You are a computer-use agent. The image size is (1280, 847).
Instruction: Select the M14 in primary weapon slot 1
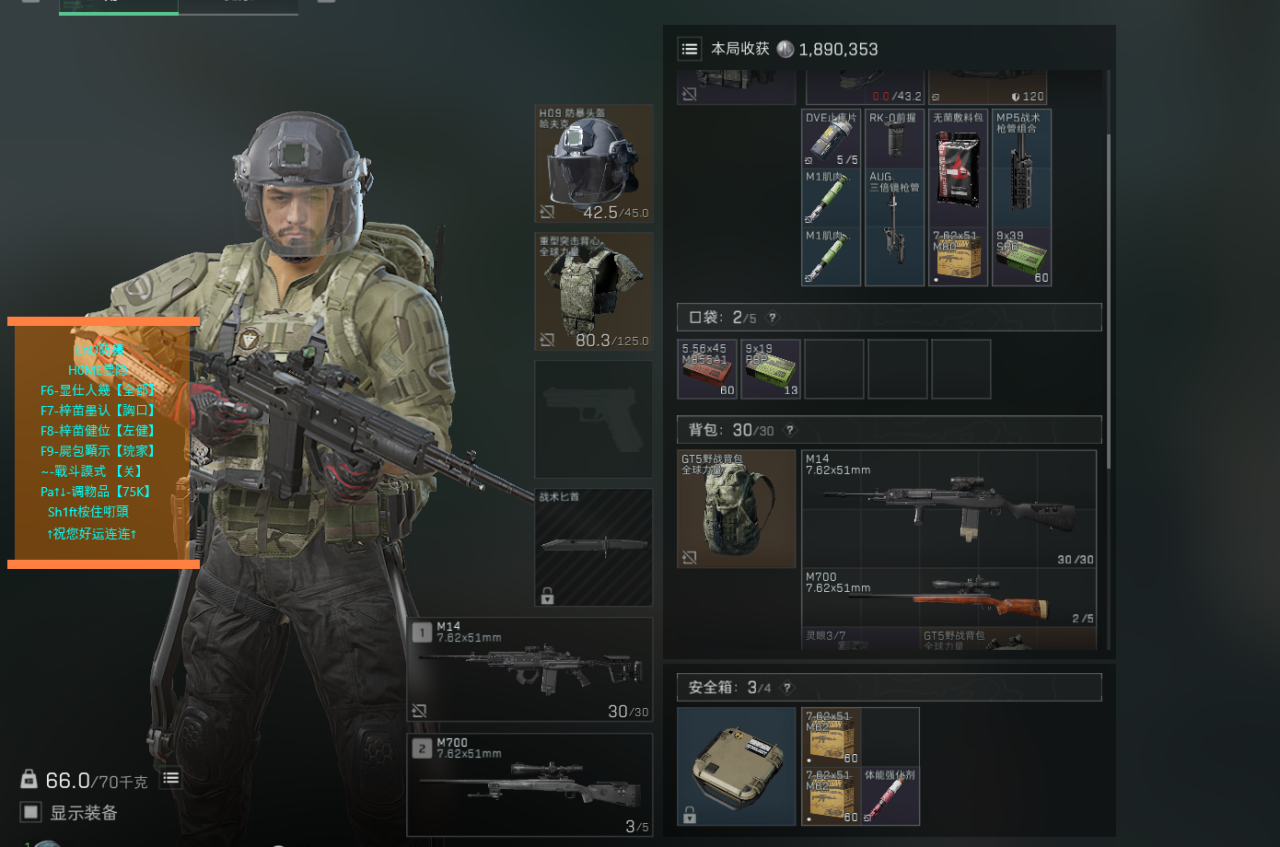tap(530, 668)
